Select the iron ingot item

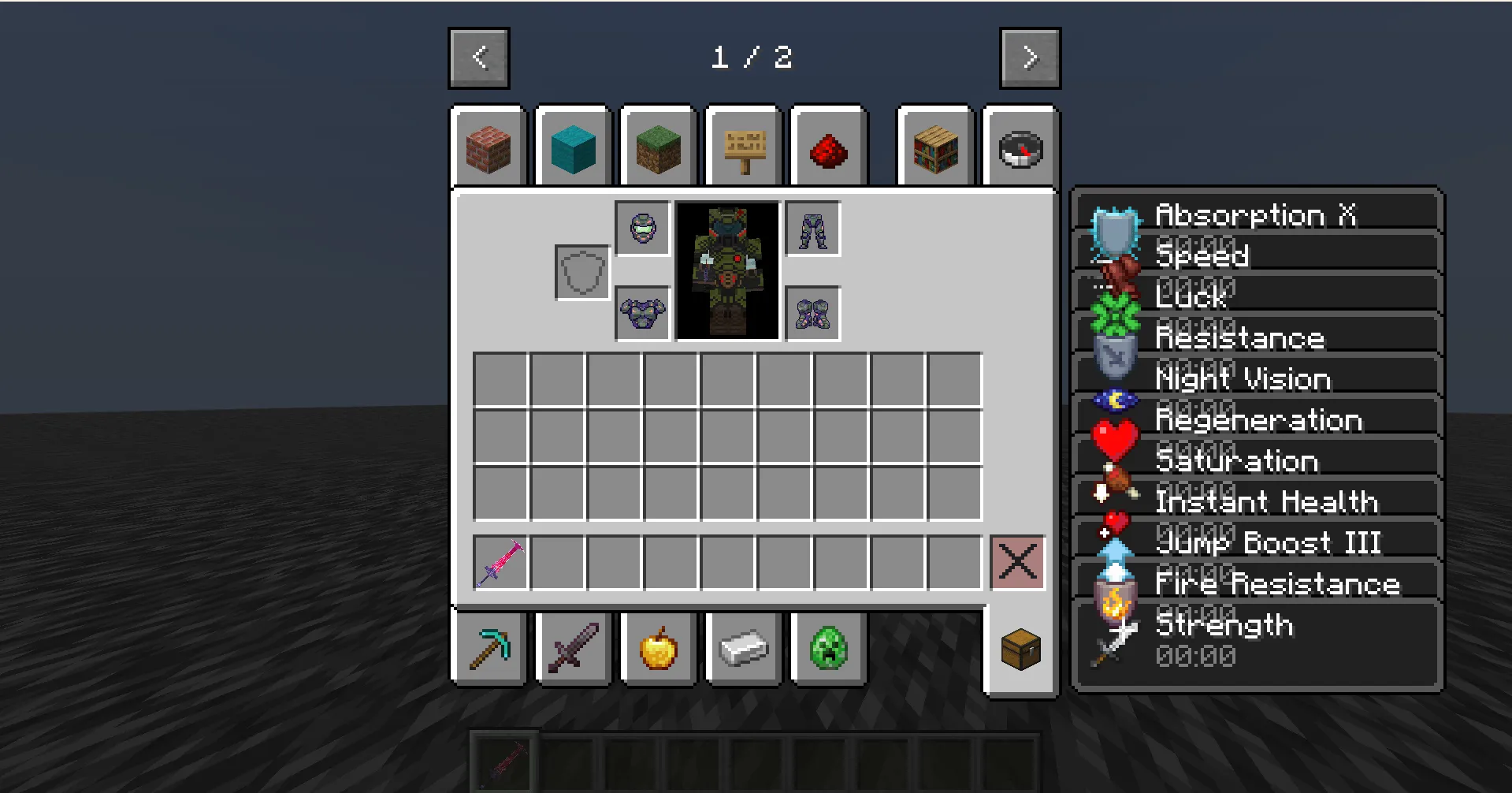(743, 648)
